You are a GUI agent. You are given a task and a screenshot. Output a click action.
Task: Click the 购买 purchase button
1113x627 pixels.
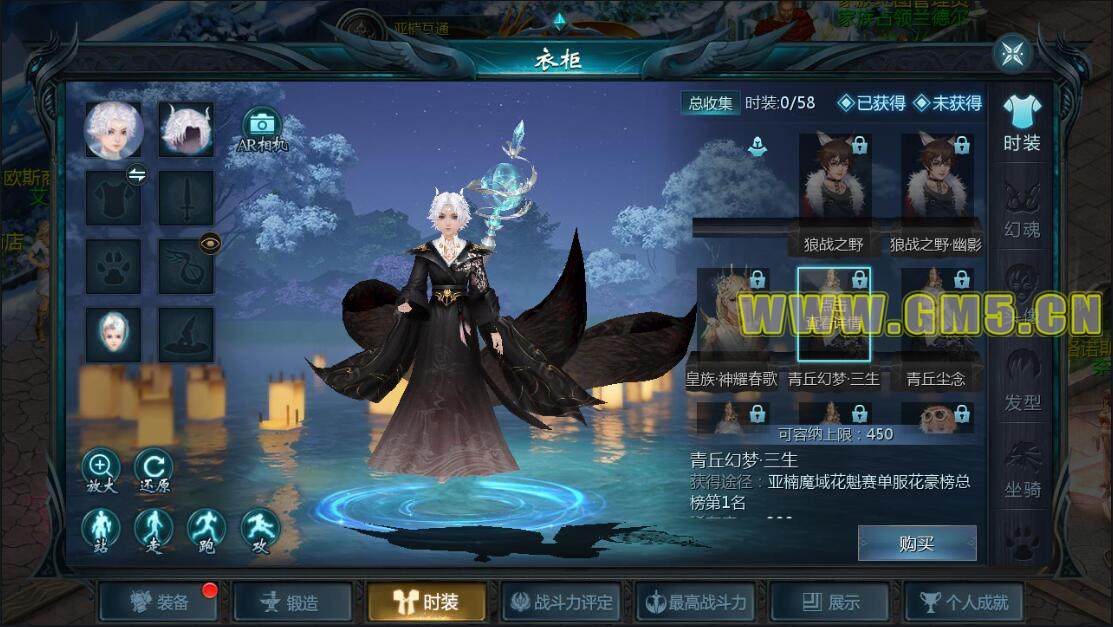pos(916,543)
